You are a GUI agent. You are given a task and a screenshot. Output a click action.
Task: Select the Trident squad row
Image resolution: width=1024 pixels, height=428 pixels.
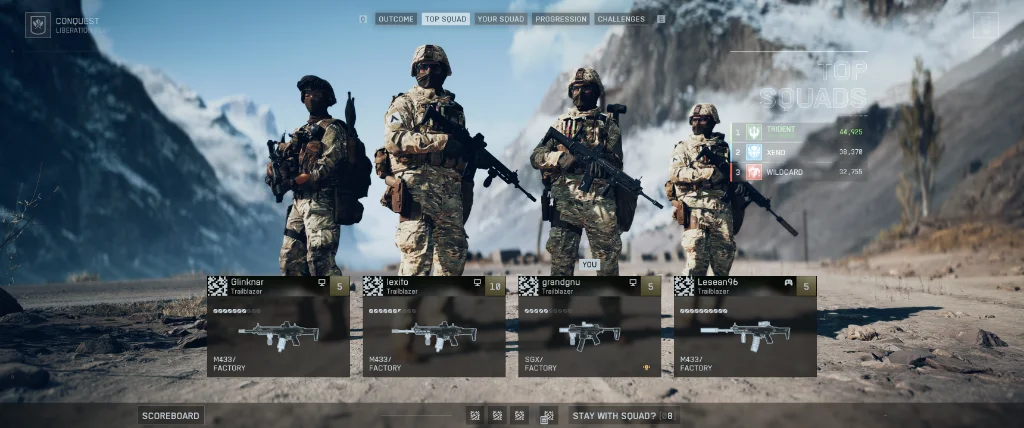(x=799, y=131)
